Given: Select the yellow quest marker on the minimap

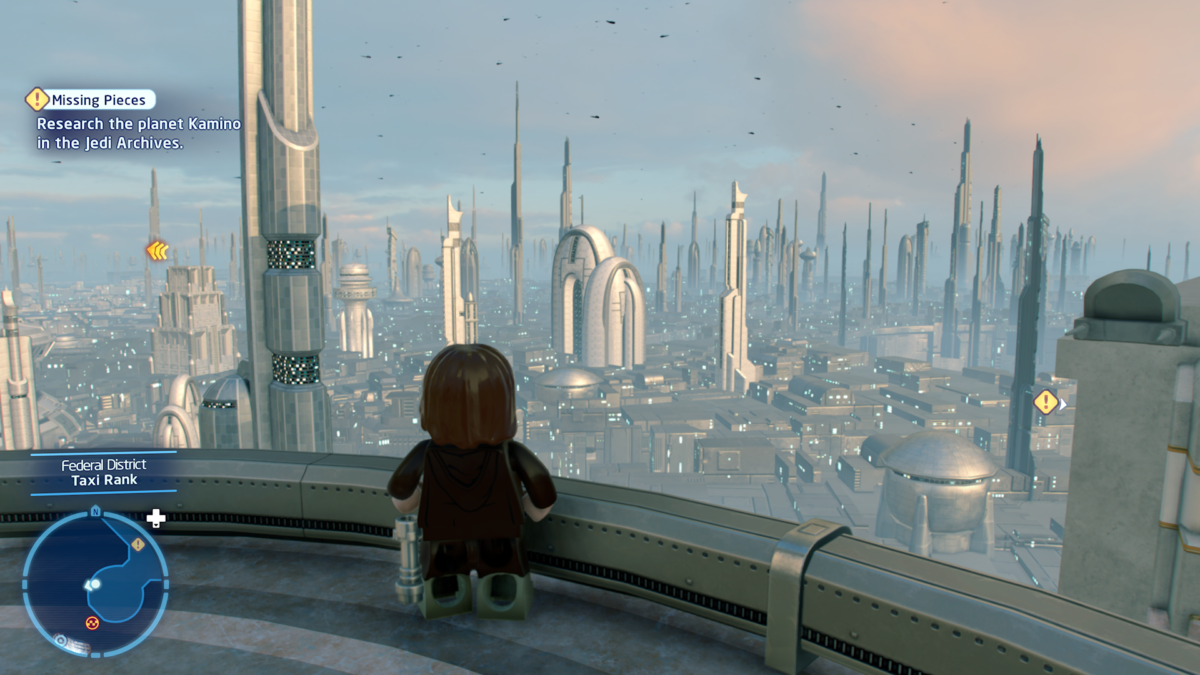Looking at the screenshot, I should point(138,545).
